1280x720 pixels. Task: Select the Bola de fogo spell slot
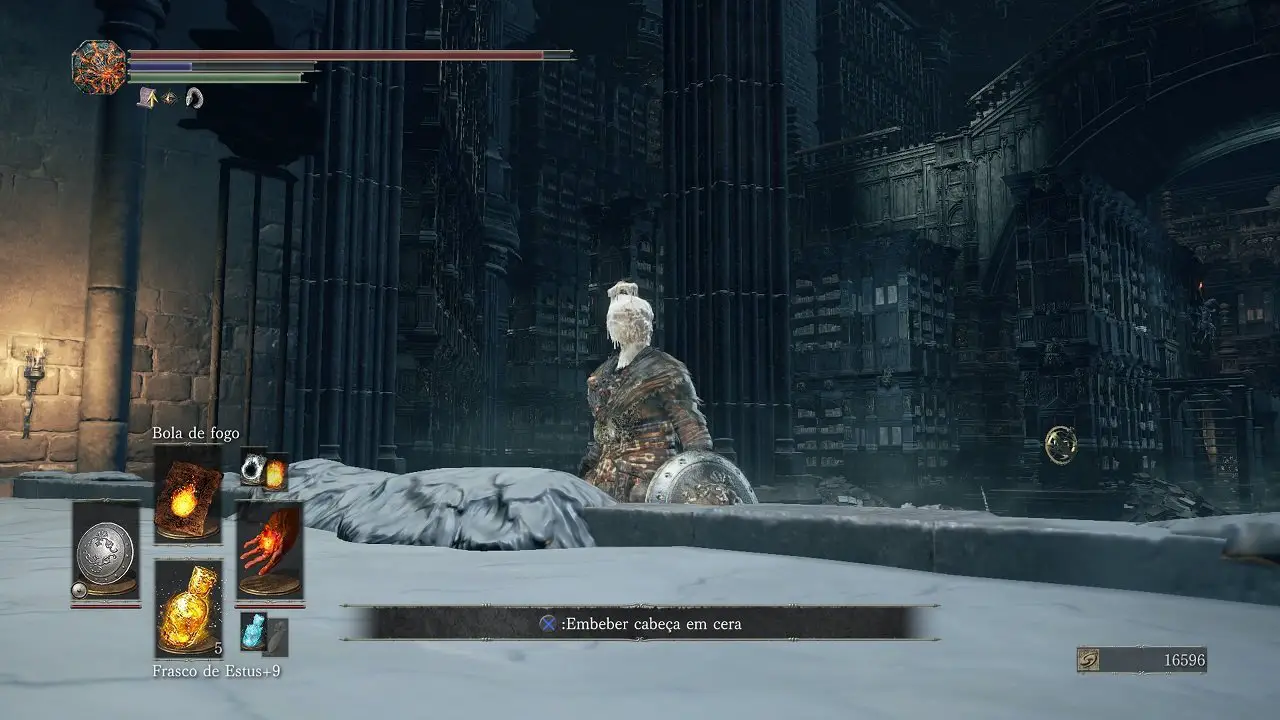[188, 494]
